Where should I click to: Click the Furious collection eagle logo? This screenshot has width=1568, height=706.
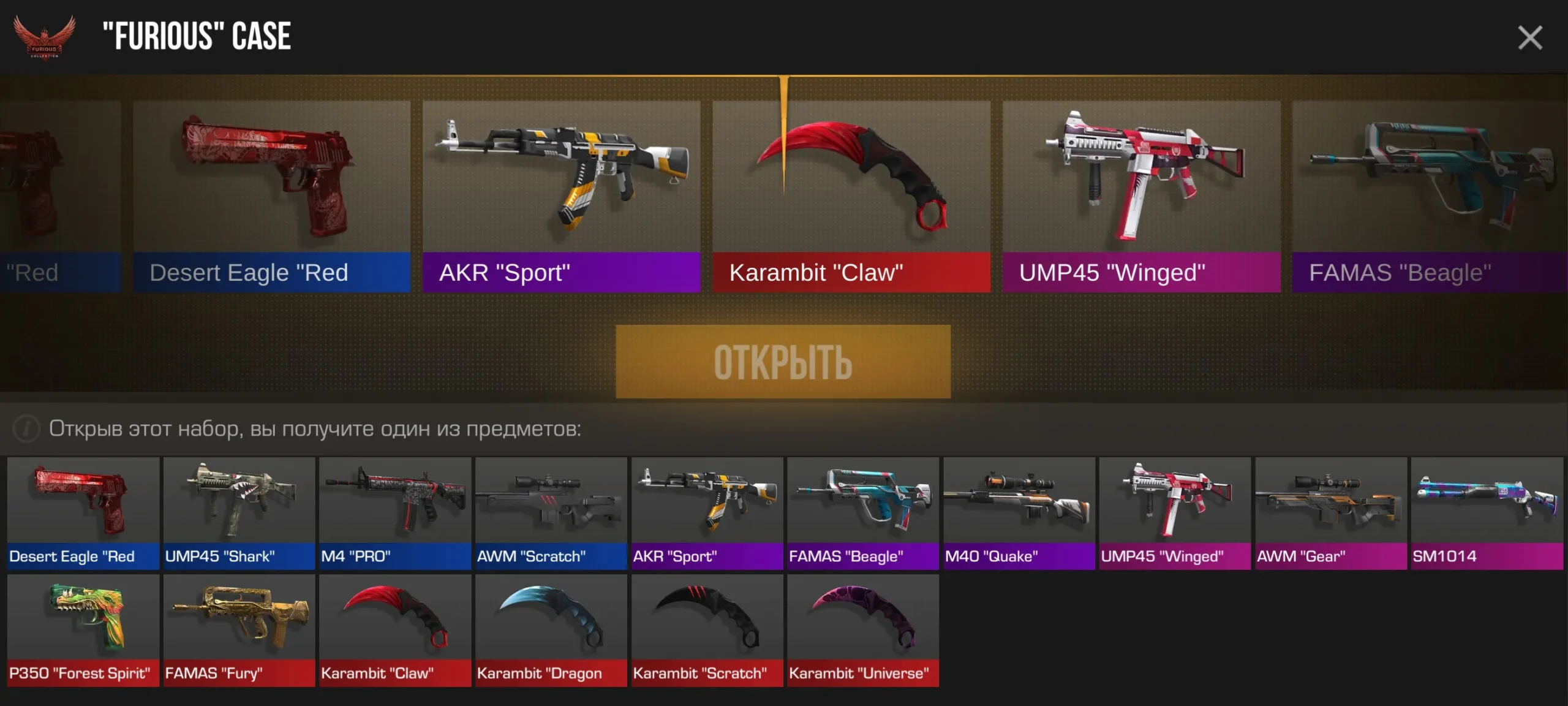pyautogui.click(x=44, y=37)
